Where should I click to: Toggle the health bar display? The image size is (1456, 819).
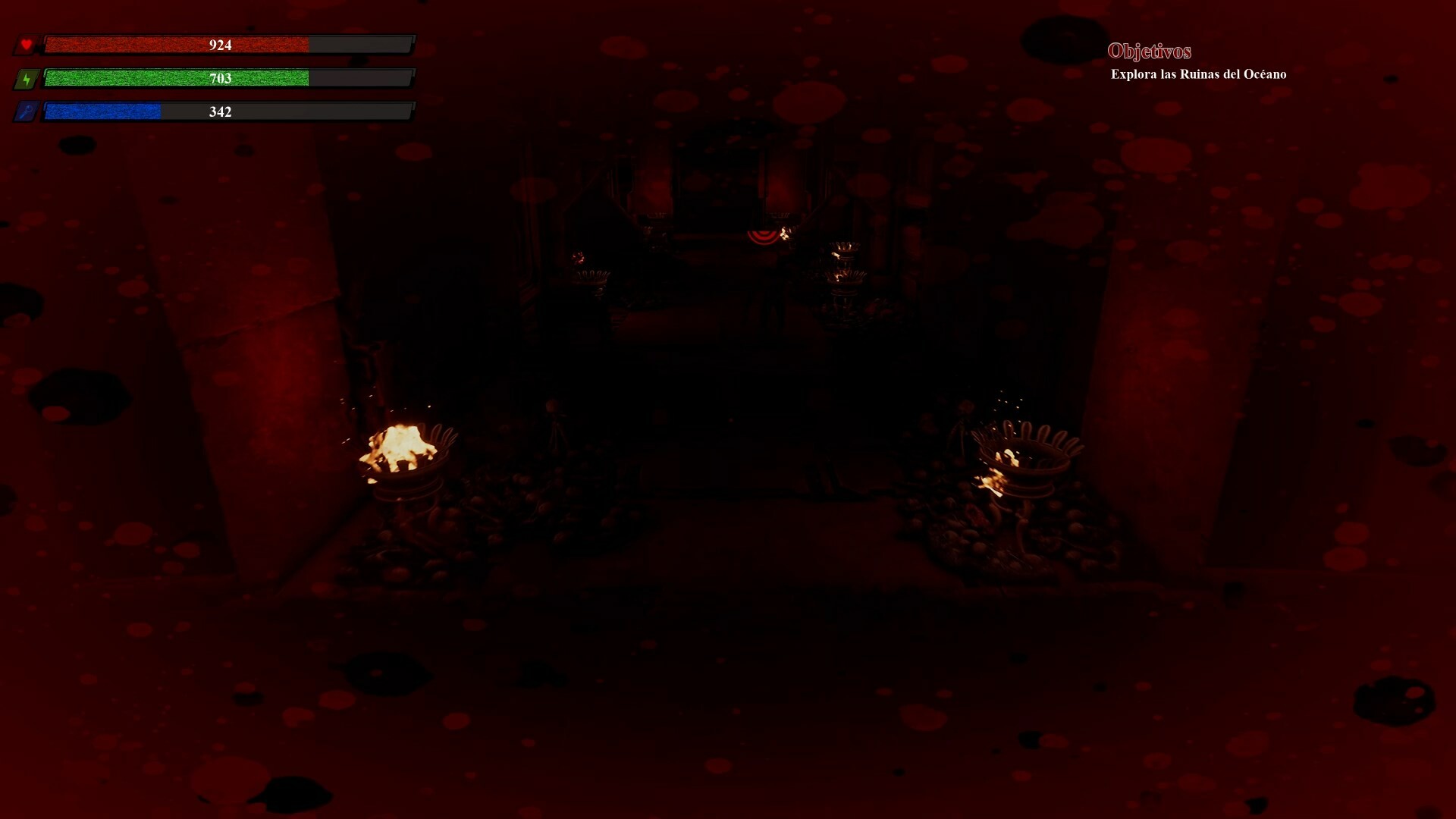(x=227, y=45)
